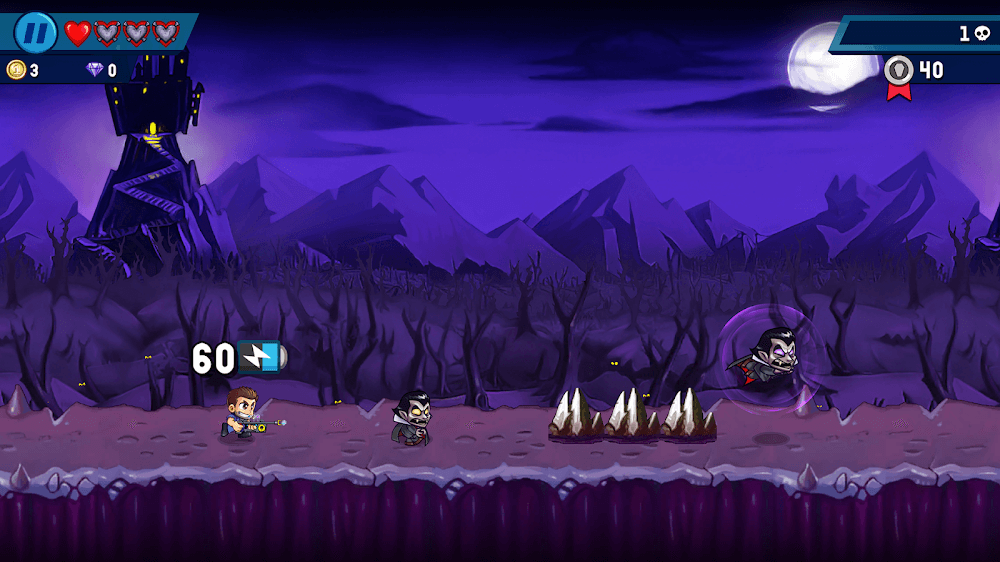Pause the game with the blue button
Image resolution: width=1000 pixels, height=562 pixels.
click(35, 33)
